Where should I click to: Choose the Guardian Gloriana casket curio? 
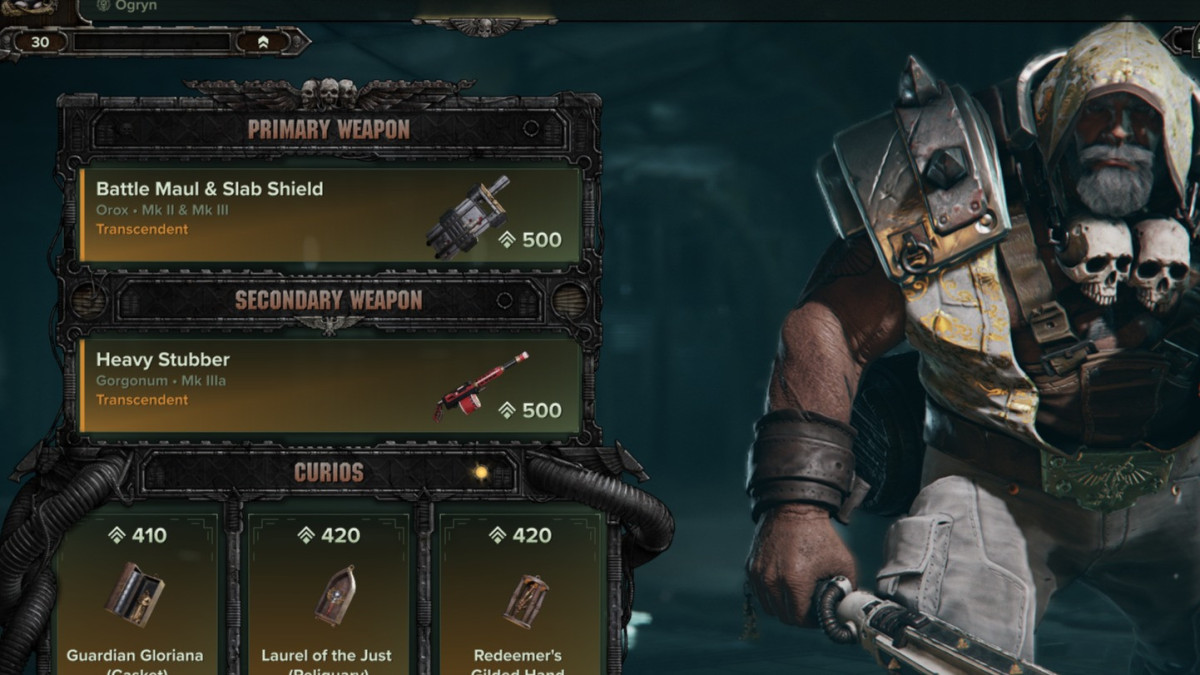[x=135, y=595]
